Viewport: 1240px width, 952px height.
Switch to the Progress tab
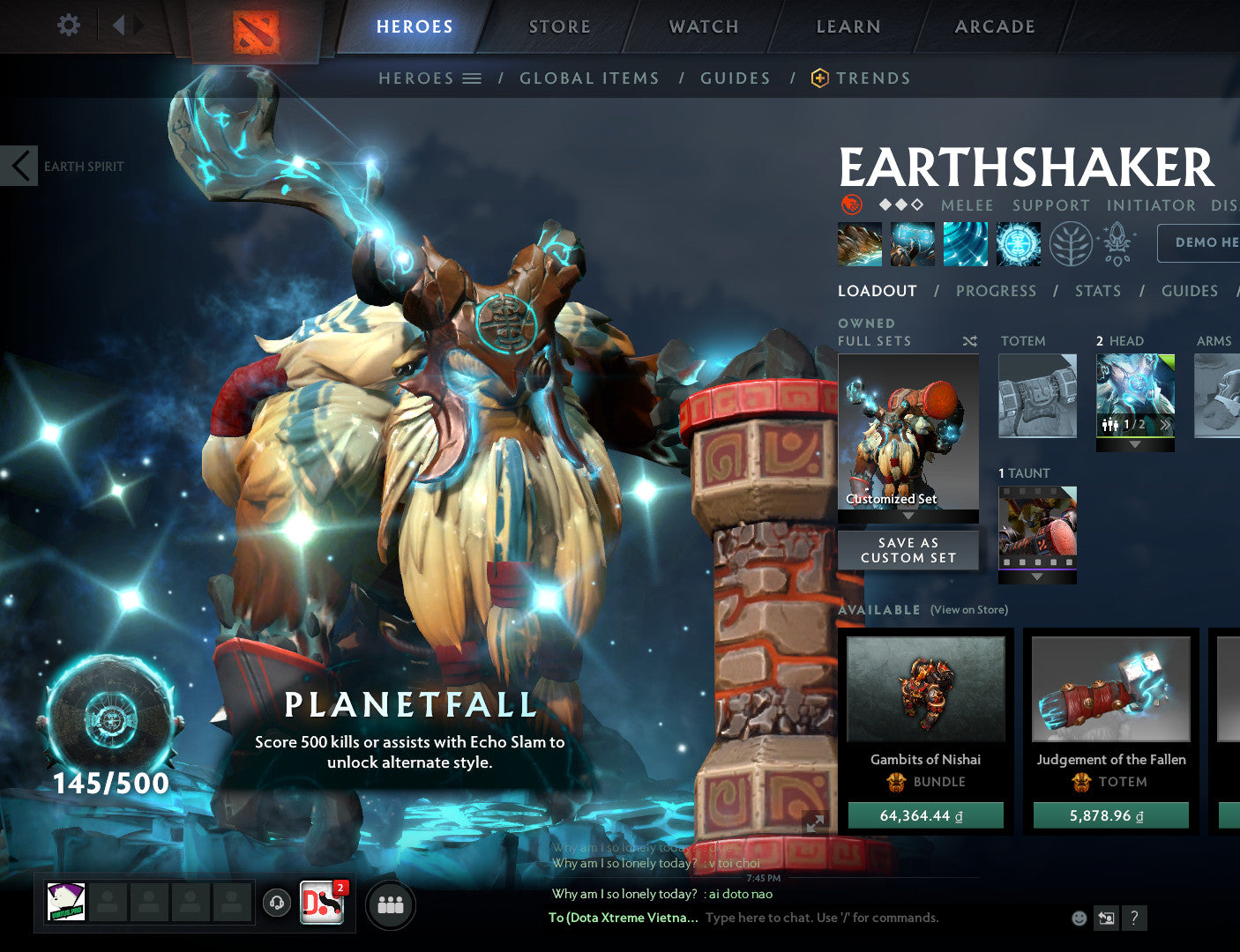pos(996,291)
